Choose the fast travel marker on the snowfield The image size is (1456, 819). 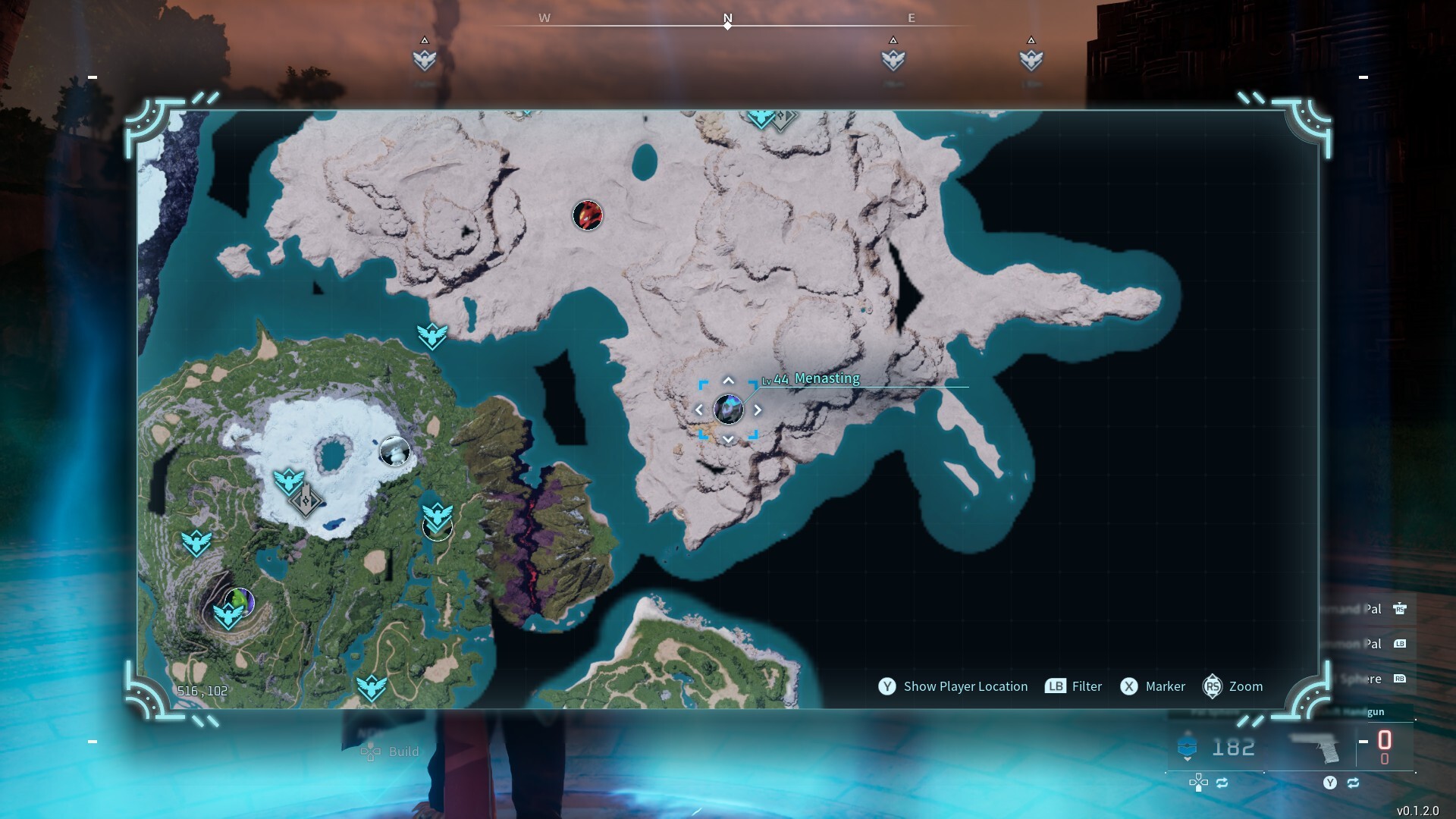pos(288,481)
